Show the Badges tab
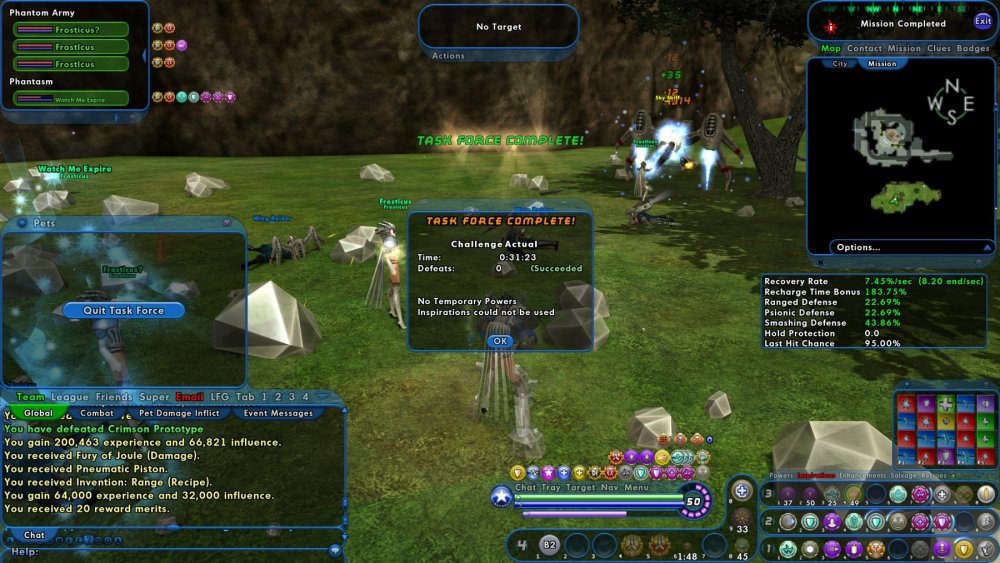 pos(973,48)
